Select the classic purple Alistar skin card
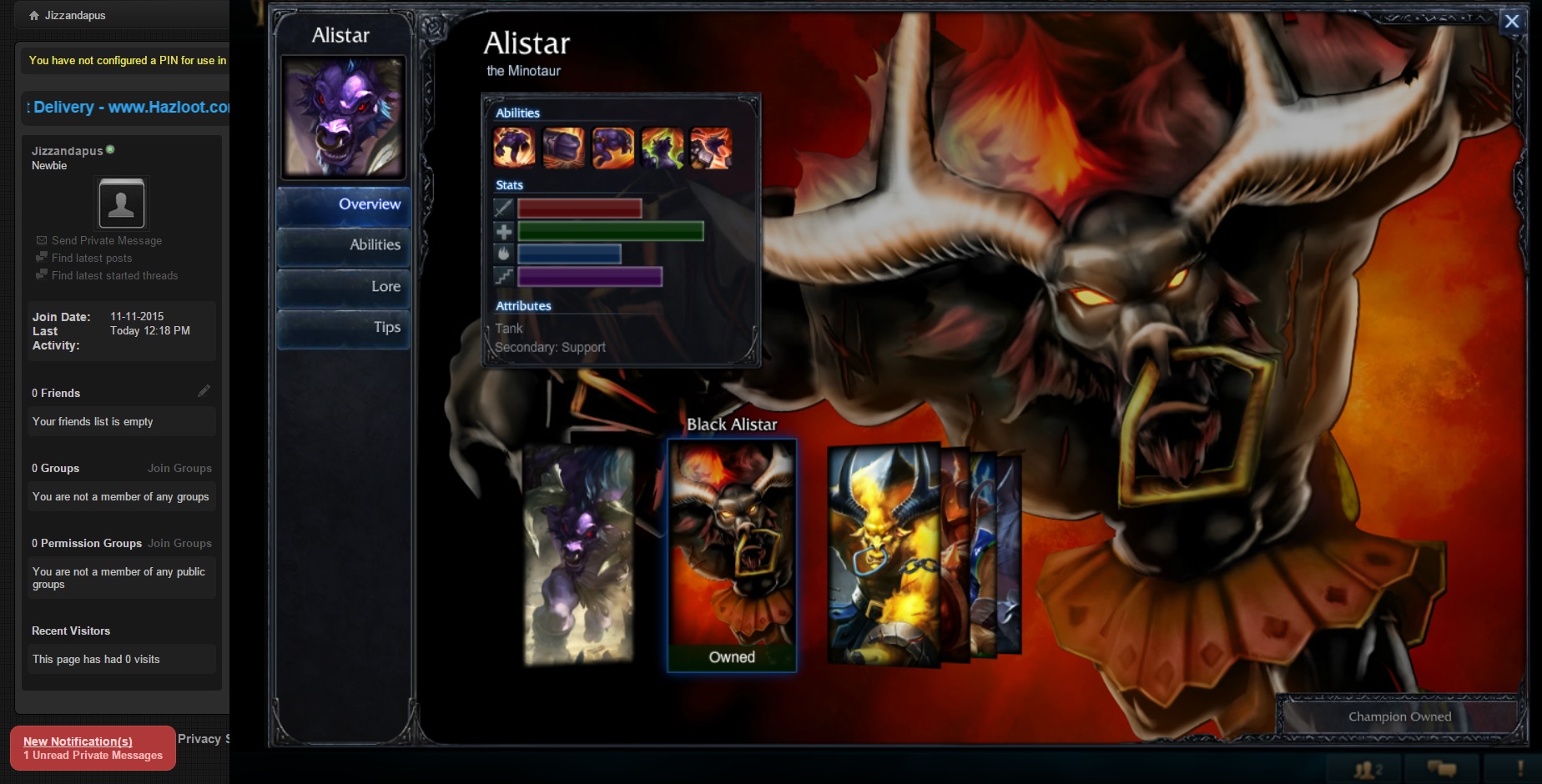The width and height of the screenshot is (1542, 784). point(577,555)
